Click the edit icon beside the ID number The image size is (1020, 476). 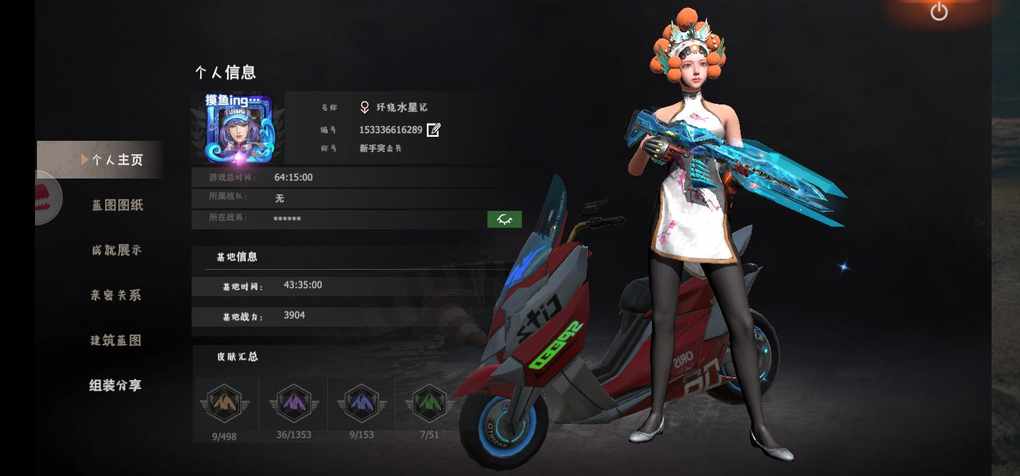pos(433,130)
